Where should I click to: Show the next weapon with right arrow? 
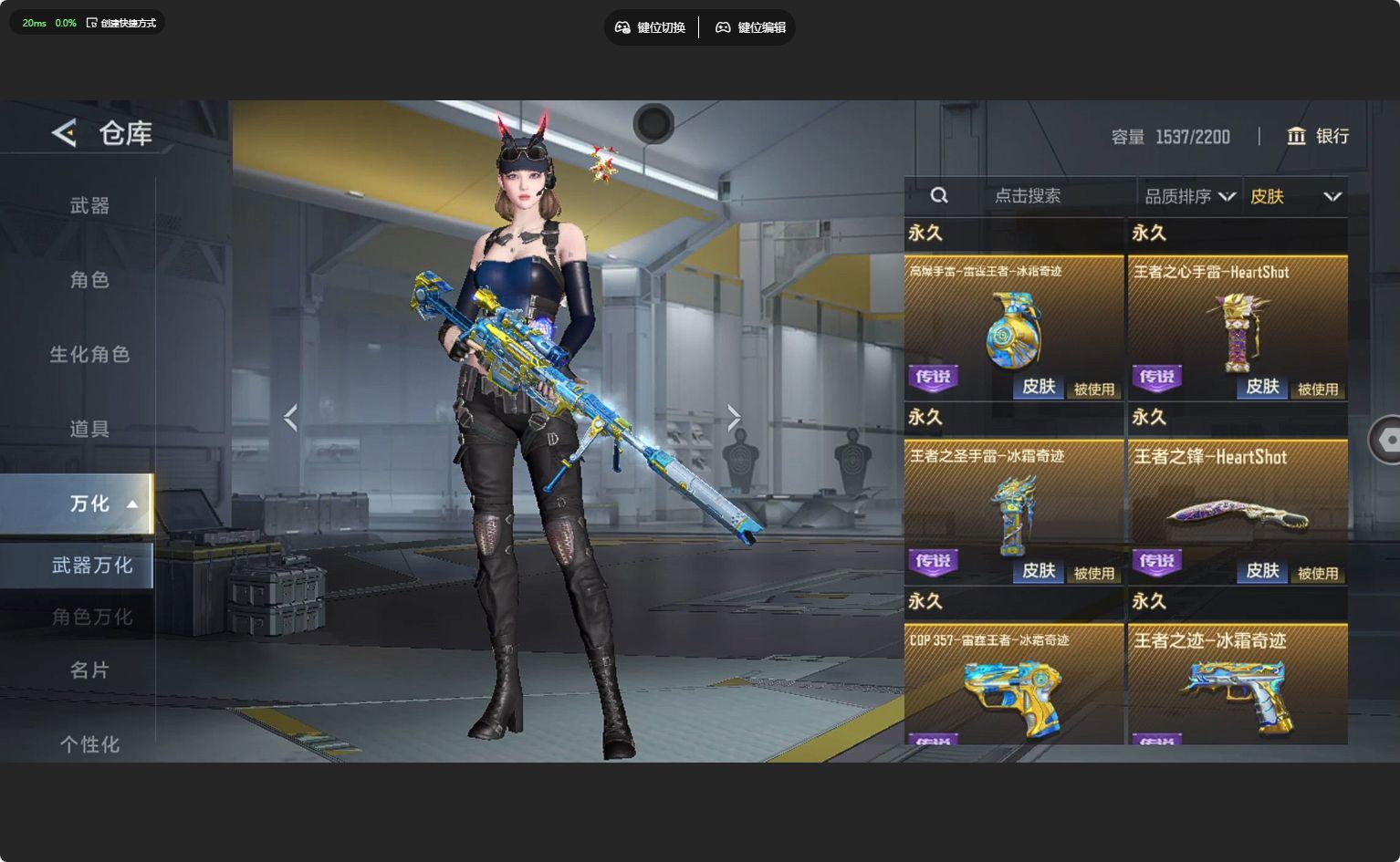click(x=734, y=418)
